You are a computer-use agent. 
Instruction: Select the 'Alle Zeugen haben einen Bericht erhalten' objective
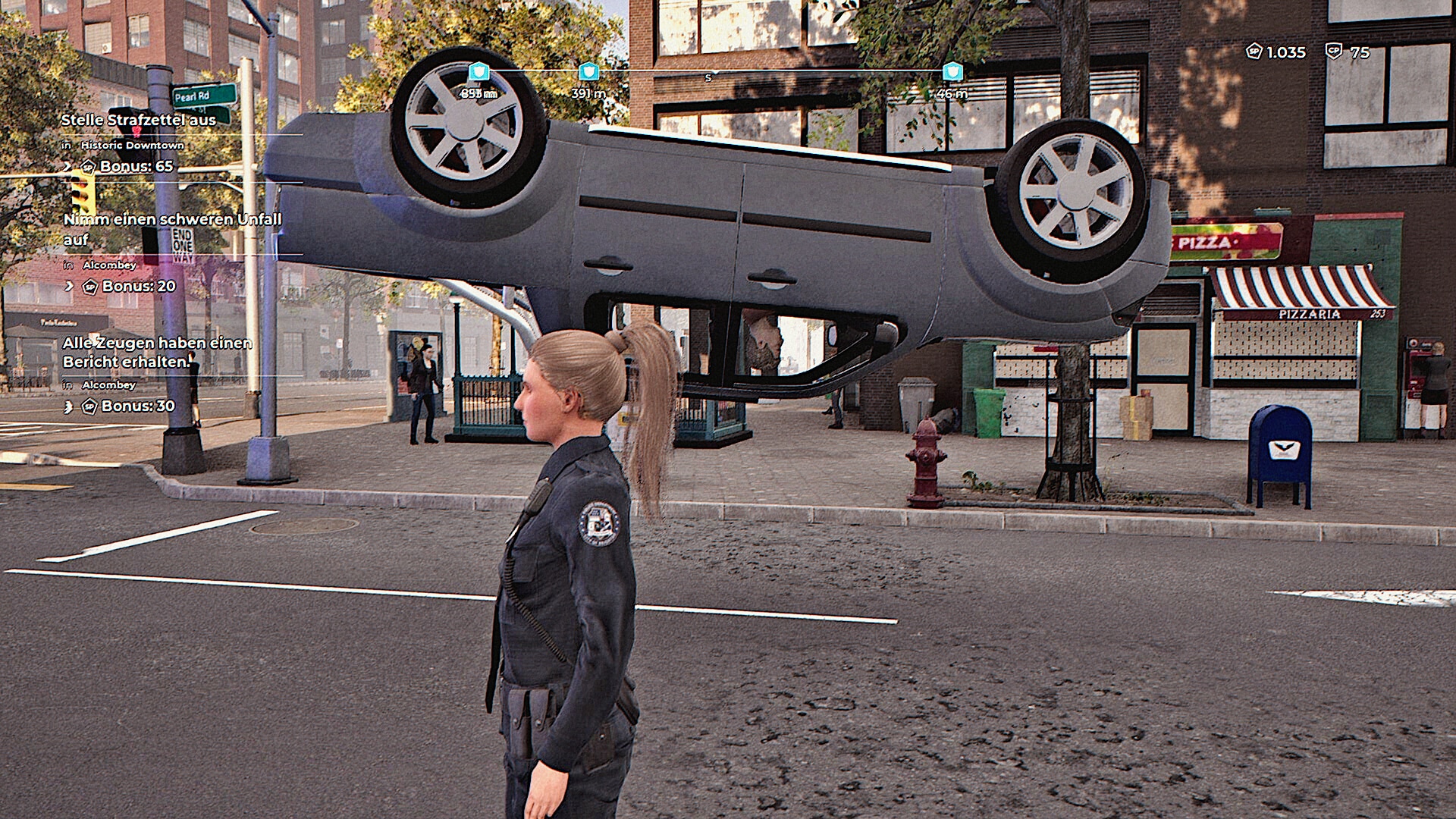coord(157,353)
